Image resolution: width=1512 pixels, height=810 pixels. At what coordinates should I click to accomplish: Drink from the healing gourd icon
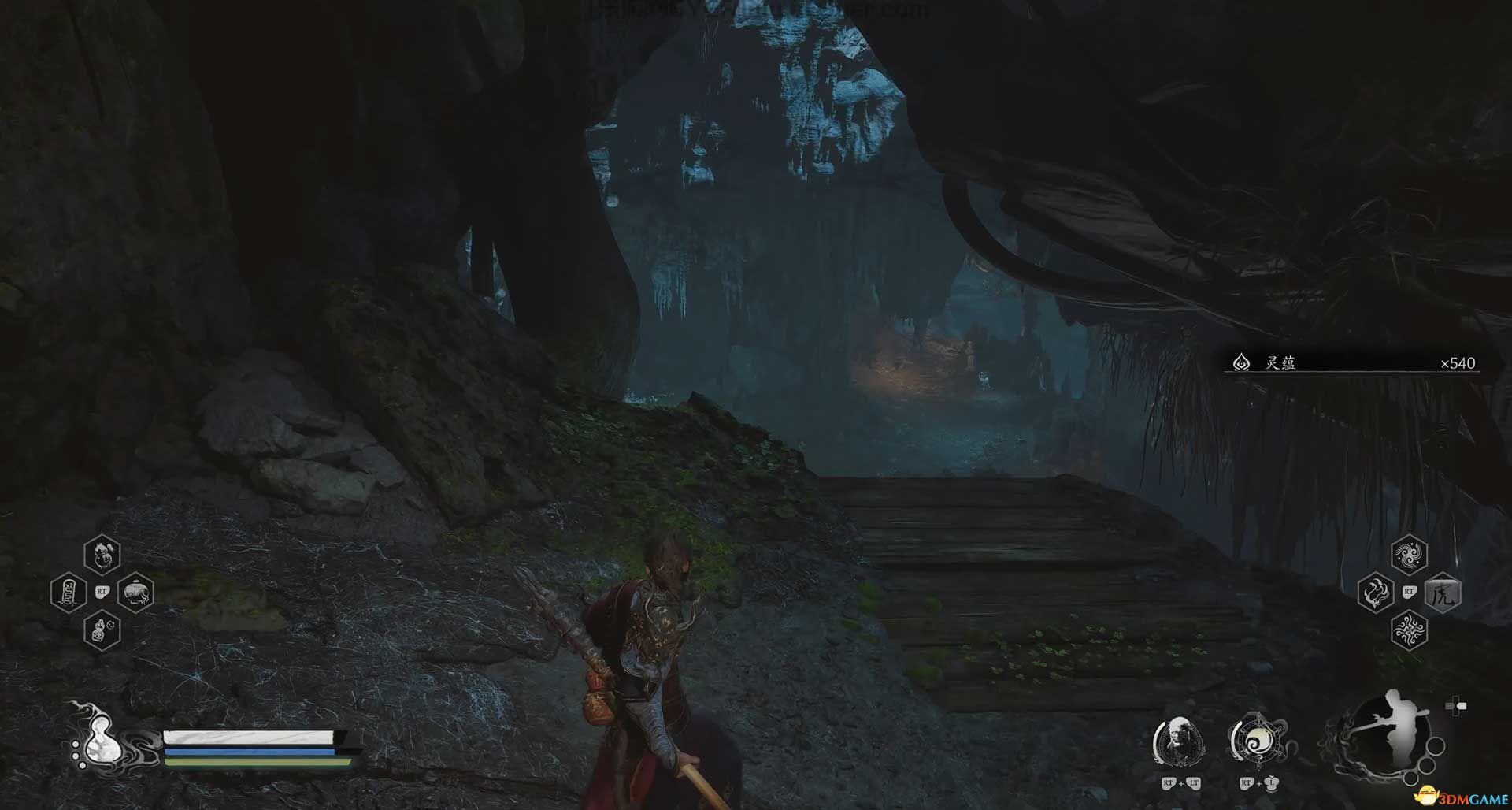tap(98, 741)
